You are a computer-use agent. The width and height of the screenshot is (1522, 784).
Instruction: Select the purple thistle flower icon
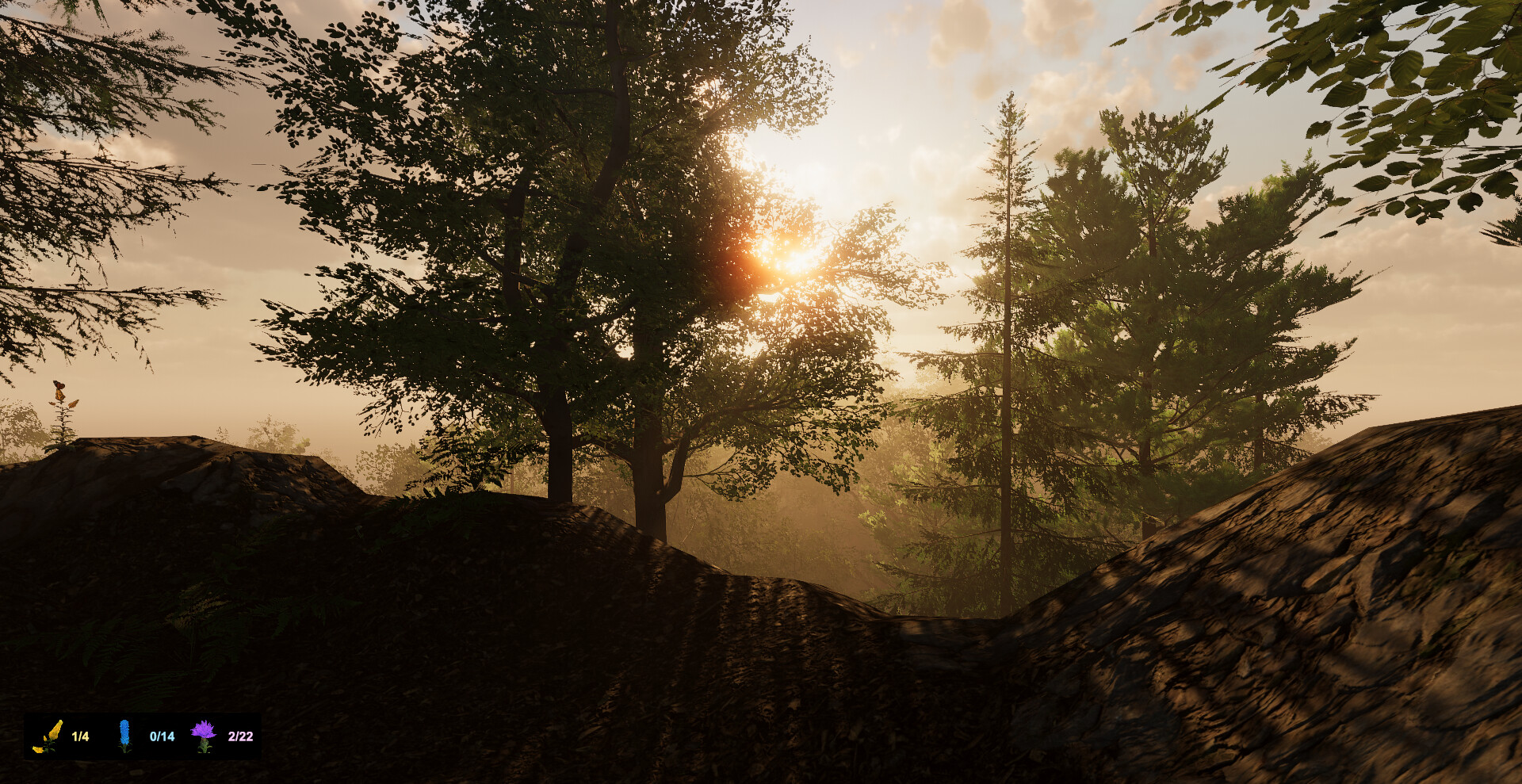coord(203,734)
